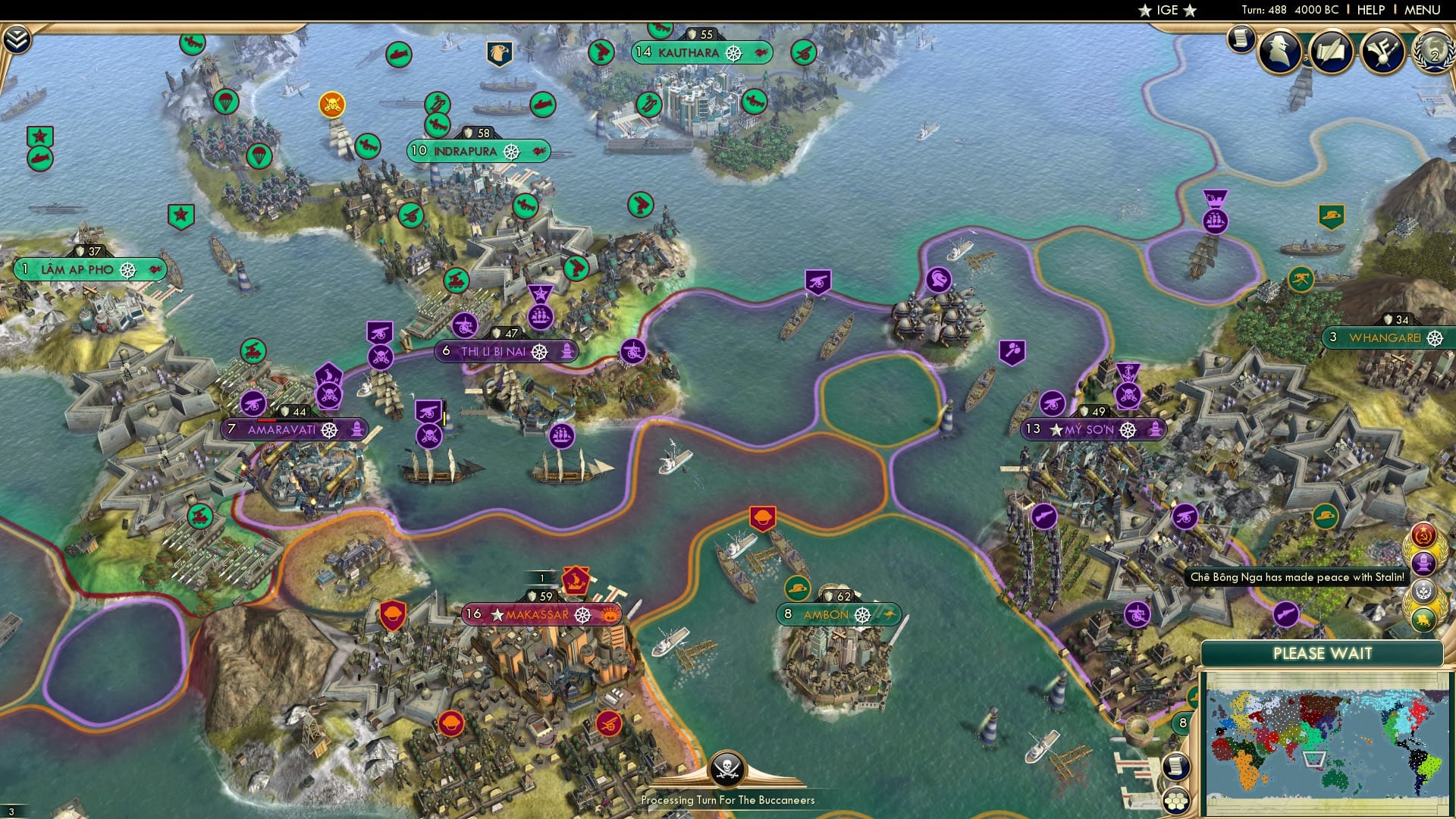Open the Culture overview icon

click(x=1382, y=52)
